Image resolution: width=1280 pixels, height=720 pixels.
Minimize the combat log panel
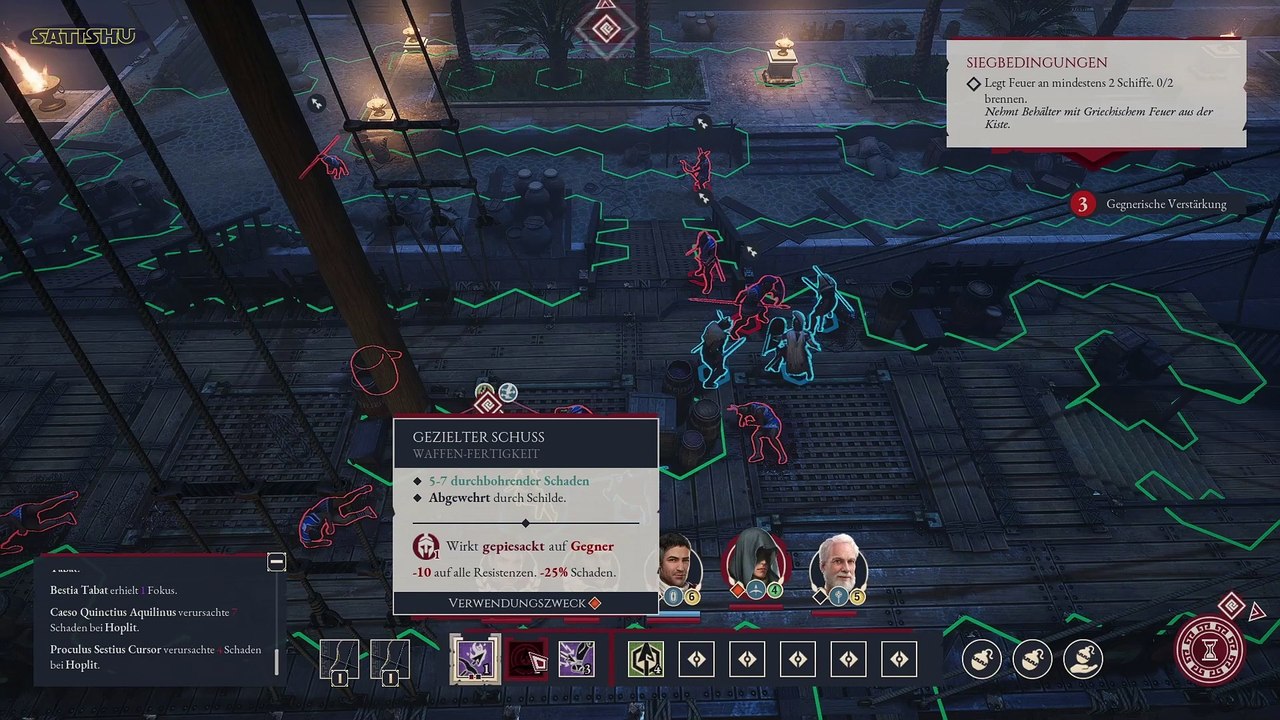[277, 562]
